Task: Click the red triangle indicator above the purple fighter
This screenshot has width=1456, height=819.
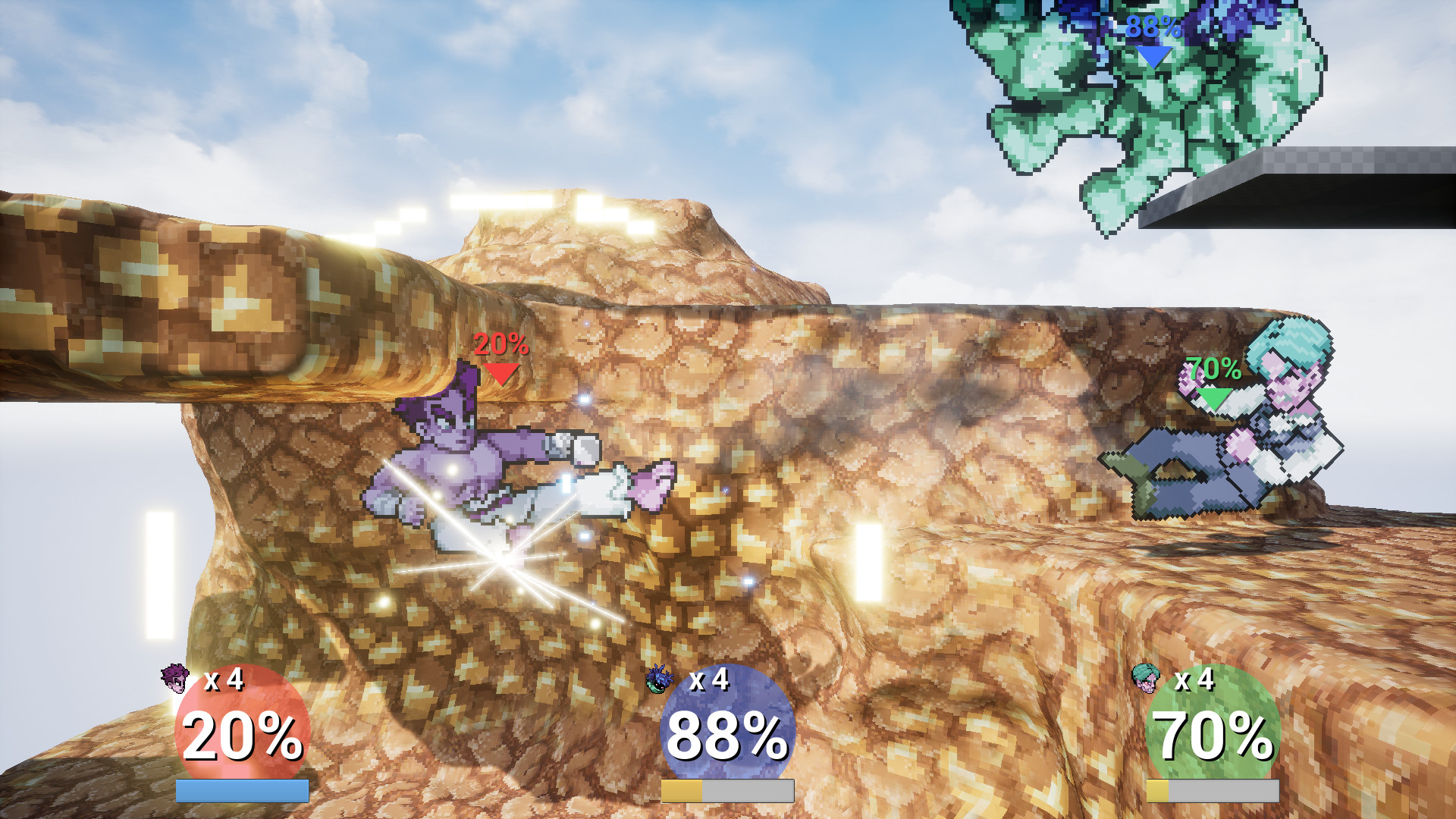Action: pyautogui.click(x=500, y=374)
